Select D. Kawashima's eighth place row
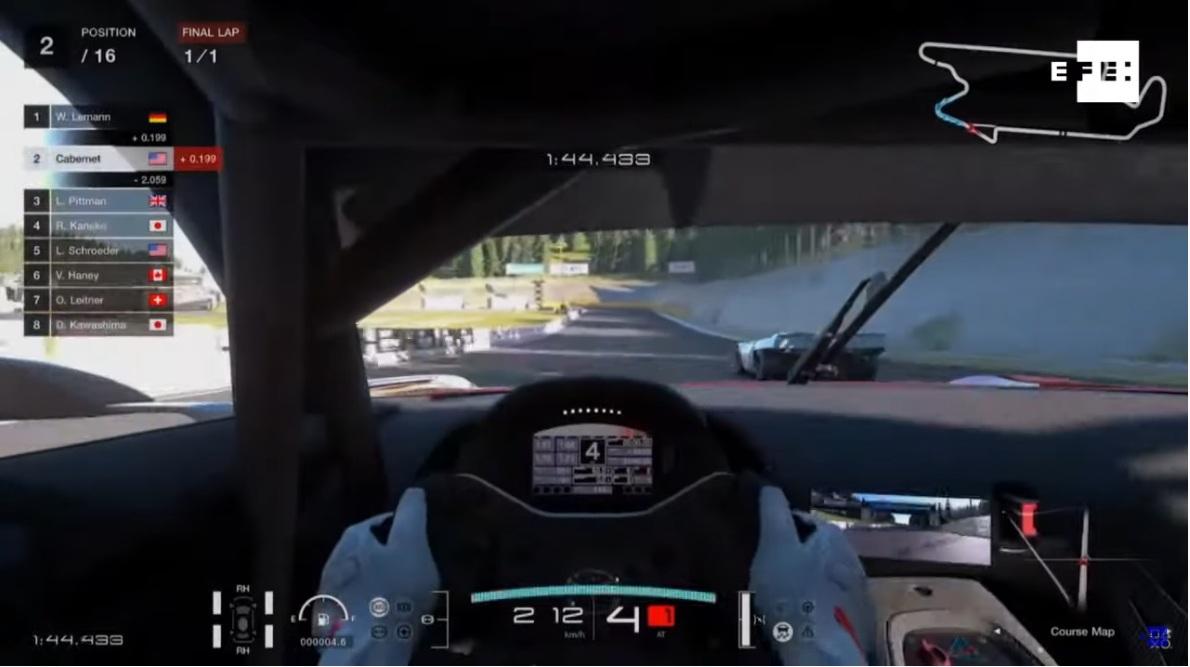The height and width of the screenshot is (667, 1190). pyautogui.click(x=98, y=325)
